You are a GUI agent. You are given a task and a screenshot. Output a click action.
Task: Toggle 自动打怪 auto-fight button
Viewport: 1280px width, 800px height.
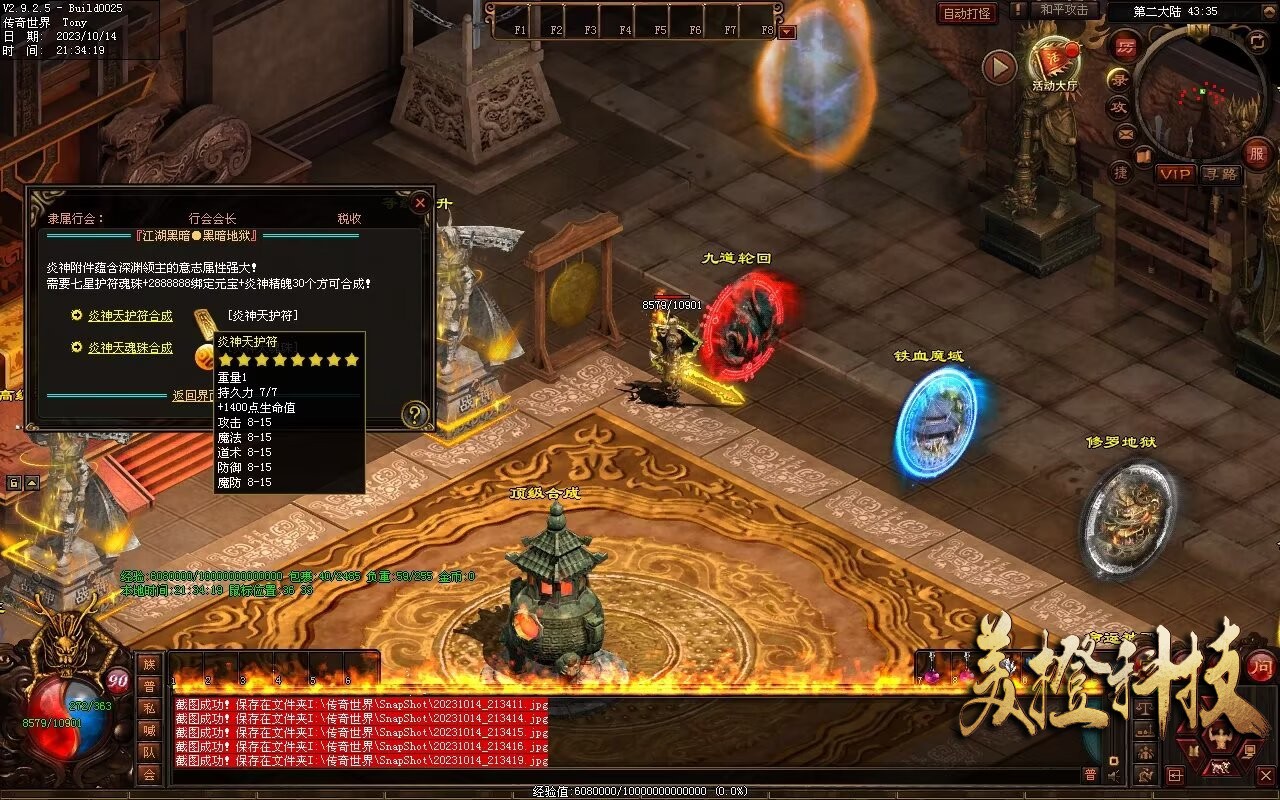pyautogui.click(x=968, y=13)
